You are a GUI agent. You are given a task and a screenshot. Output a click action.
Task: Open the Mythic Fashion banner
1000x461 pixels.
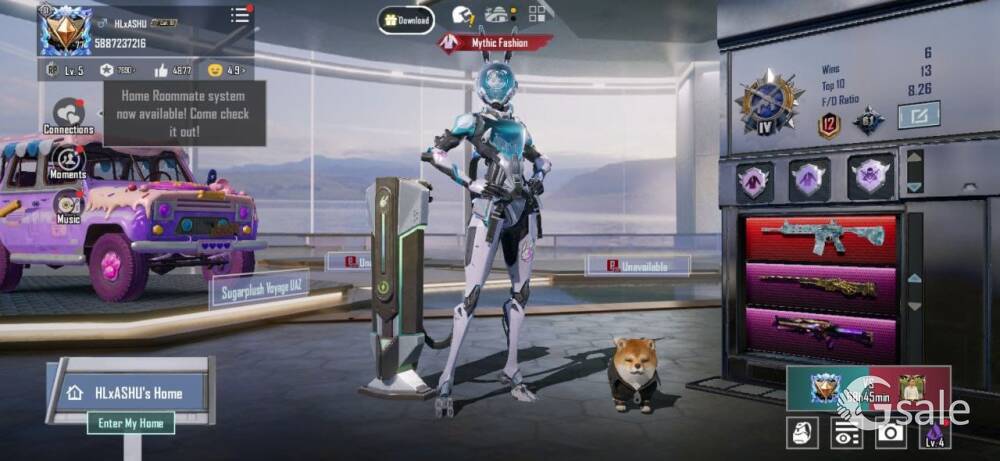click(x=496, y=43)
